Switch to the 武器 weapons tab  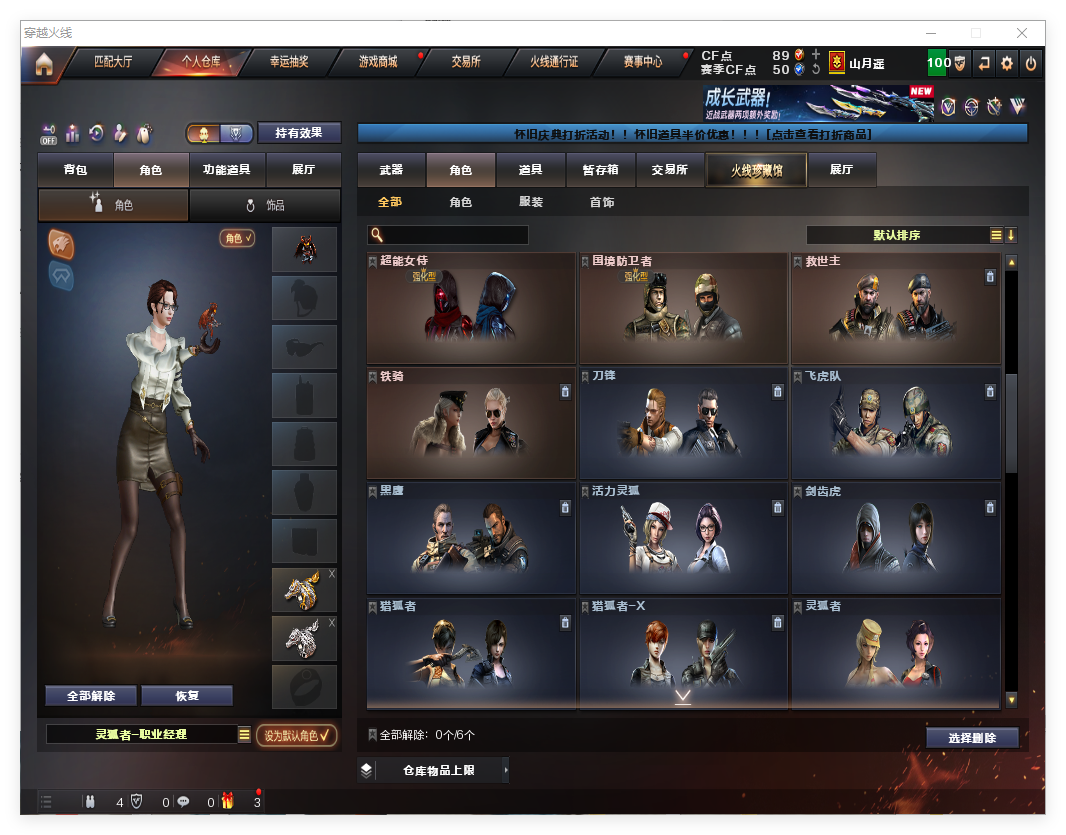[391, 170]
